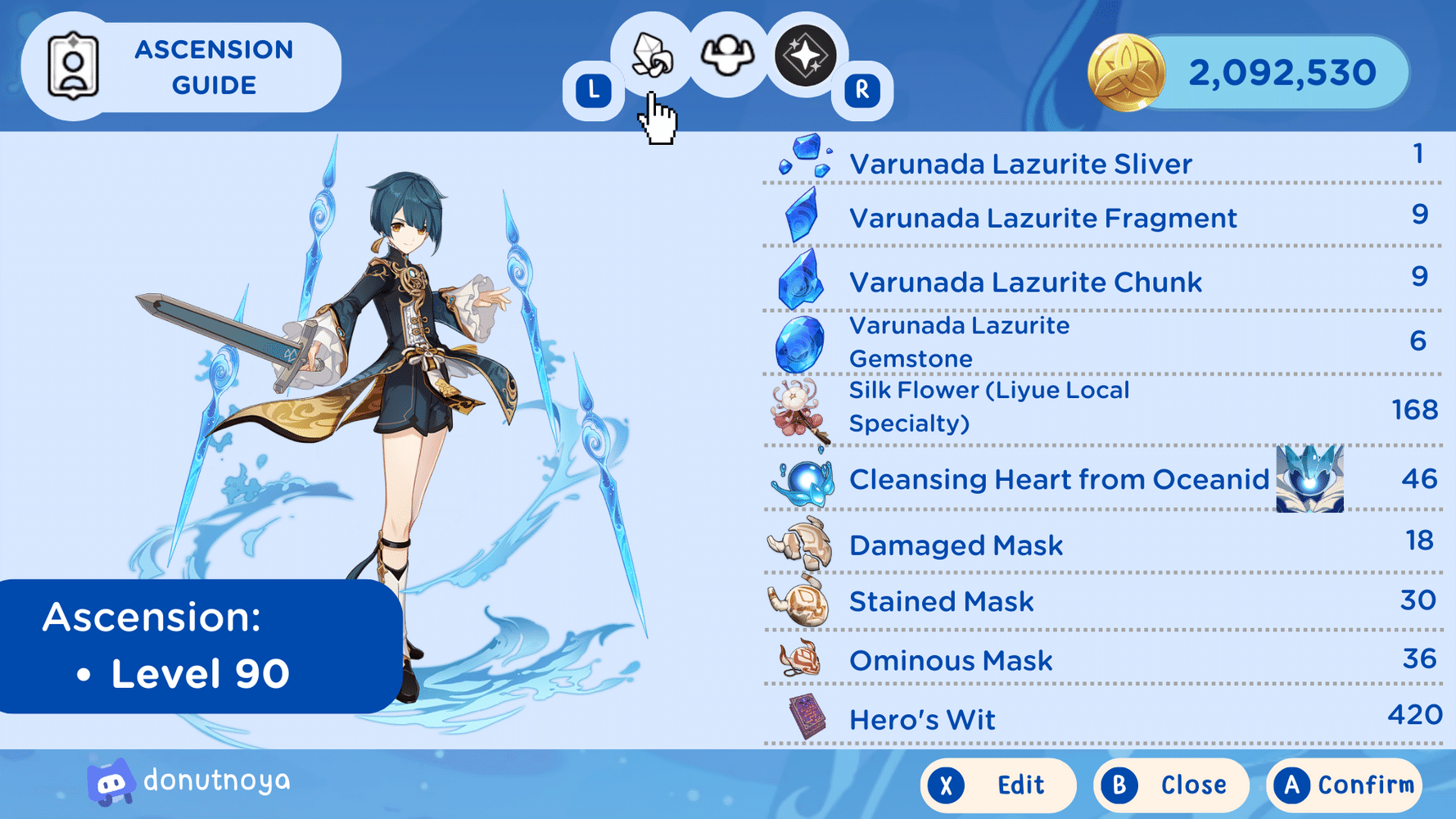This screenshot has width=1456, height=819.
Task: Open the talents sparkle icon
Action: (x=803, y=56)
